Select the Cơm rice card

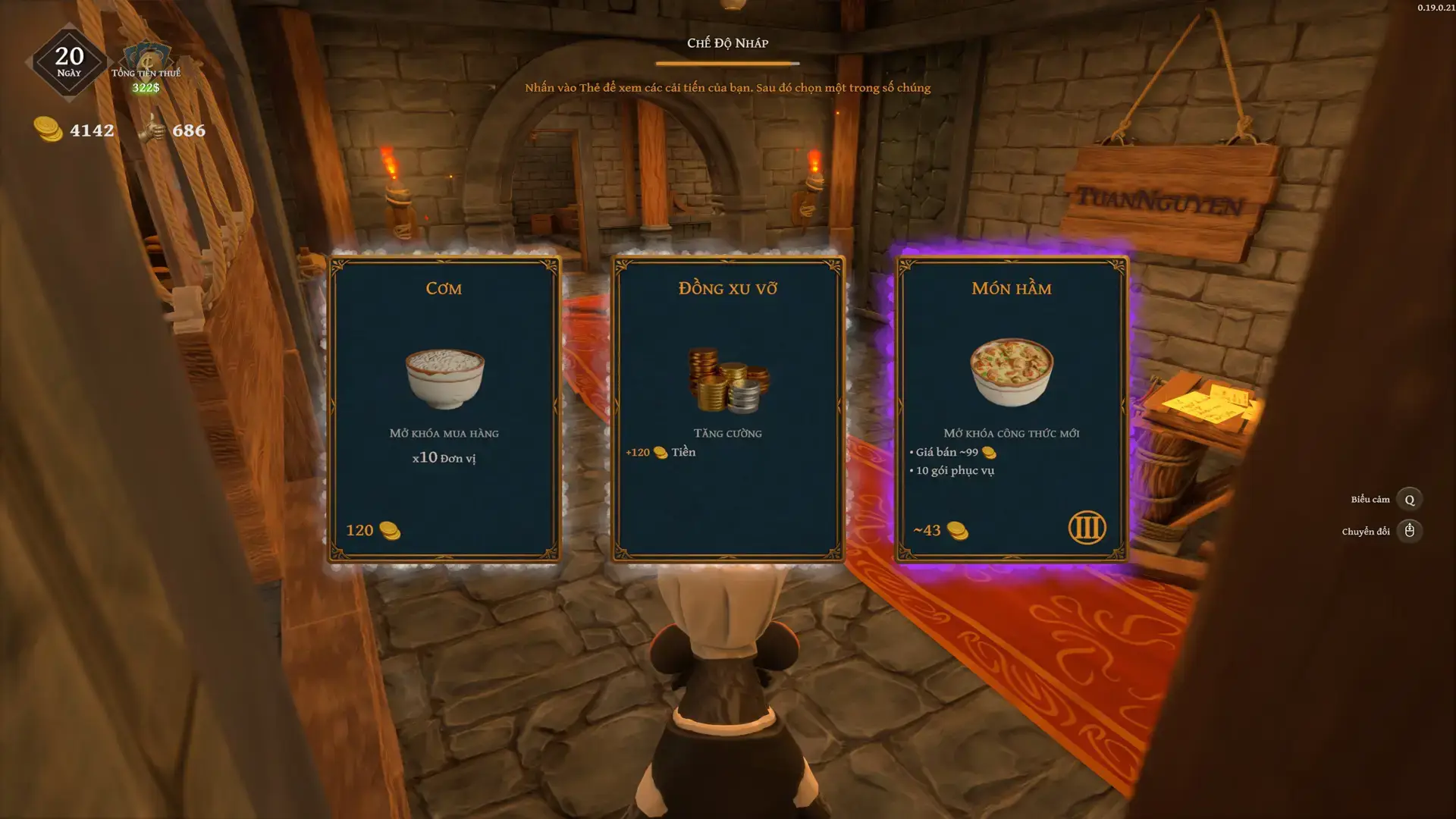[x=444, y=409]
